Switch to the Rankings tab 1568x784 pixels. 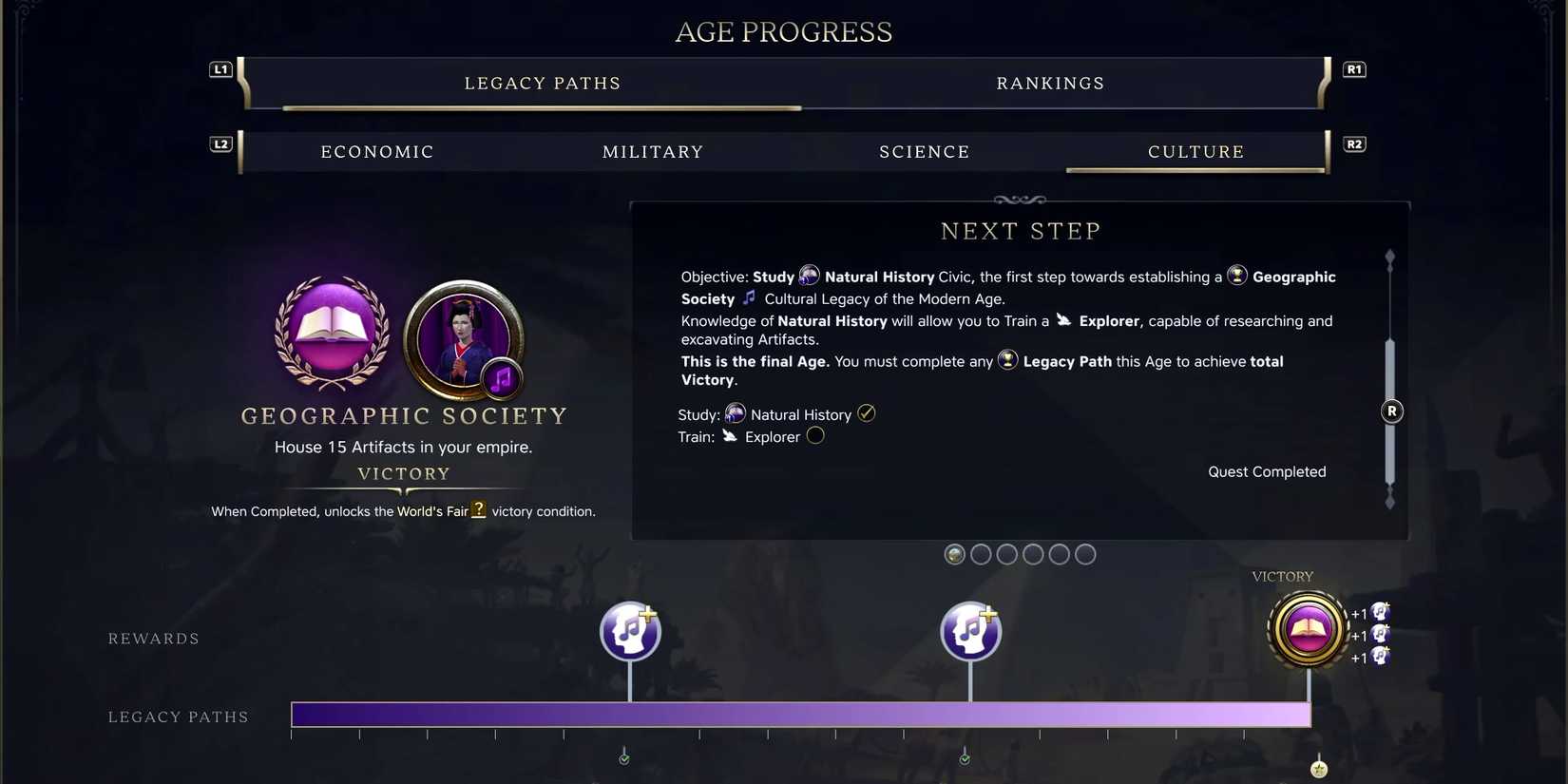[x=1050, y=83]
